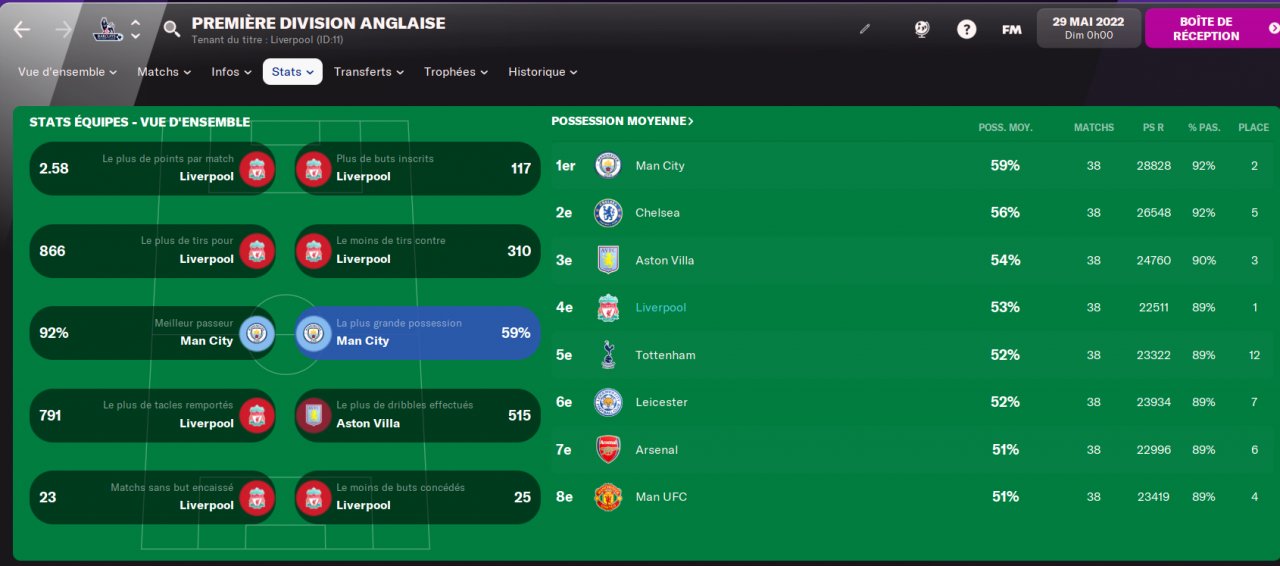
Task: Go back using the left arrow
Action: click(x=22, y=30)
